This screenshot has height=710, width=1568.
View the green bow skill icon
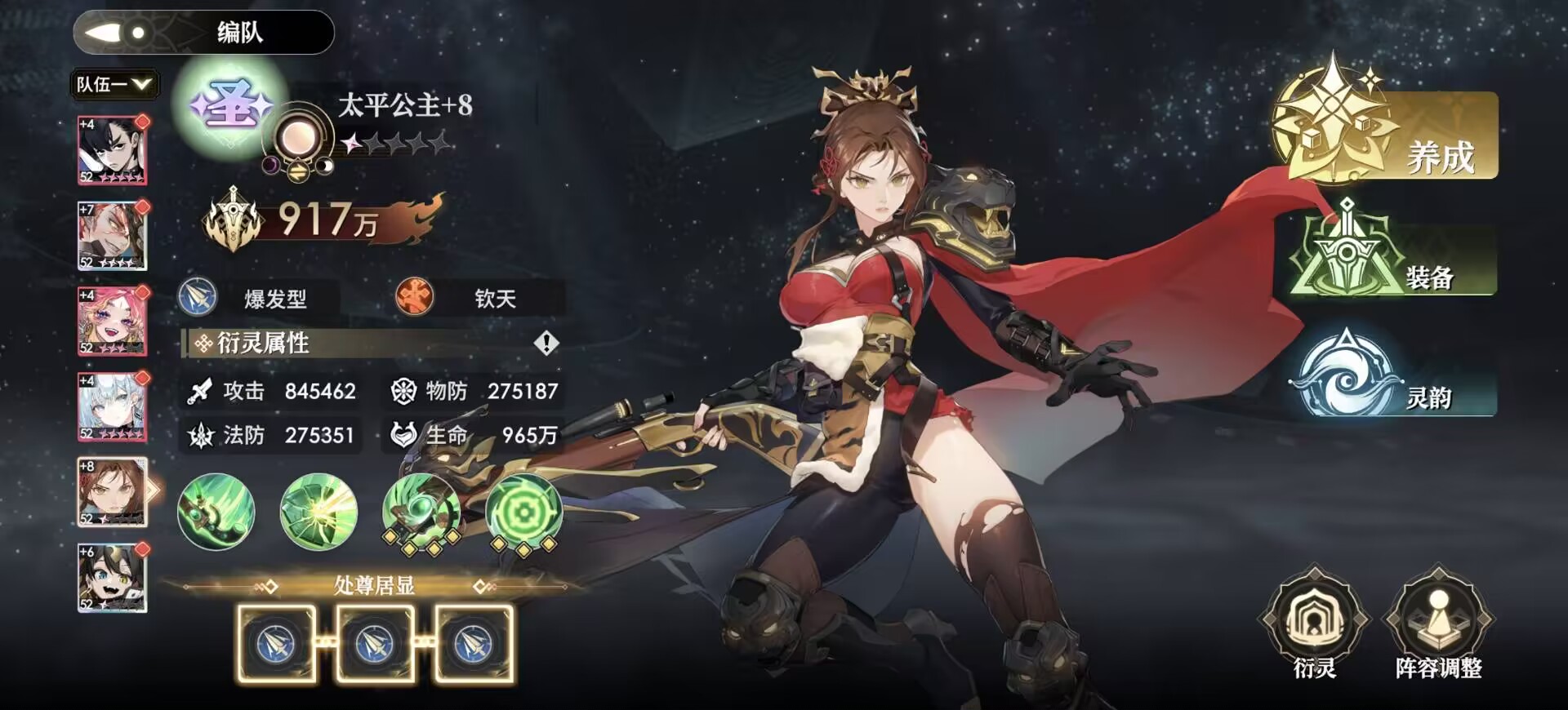(x=216, y=512)
